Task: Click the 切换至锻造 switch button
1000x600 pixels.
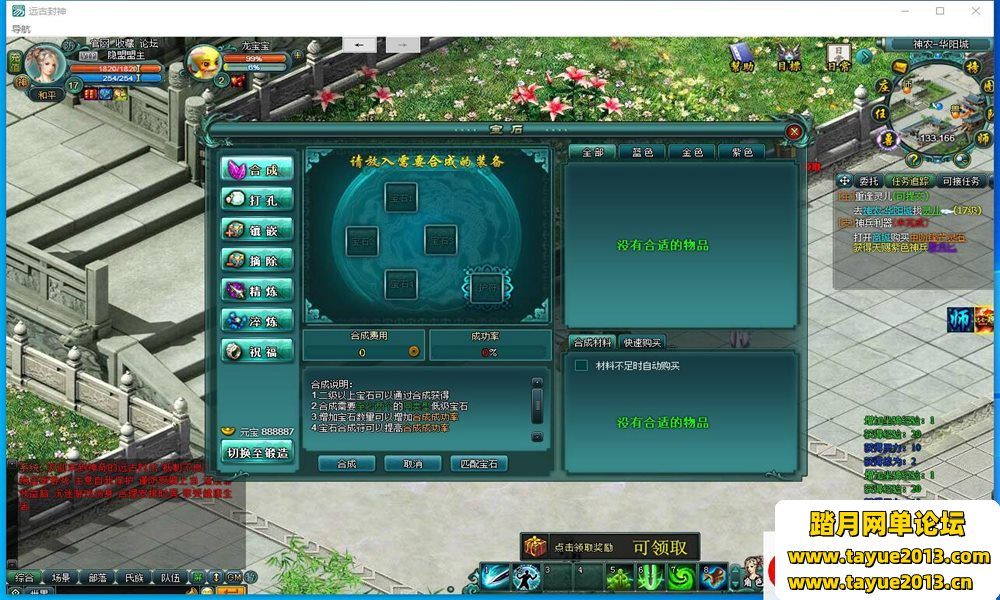Action: [258, 452]
